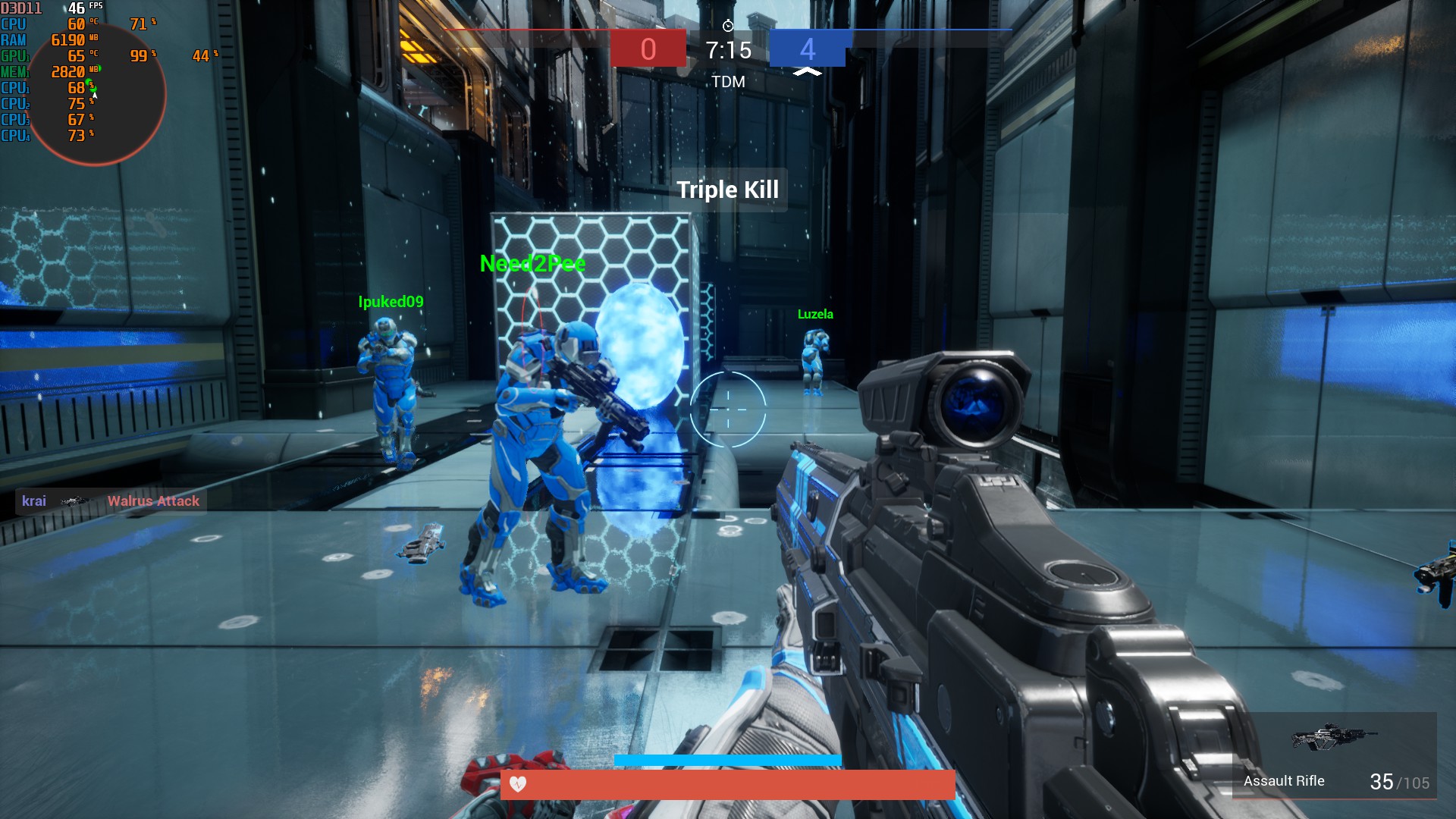The image size is (1456, 819).
Task: Click the Need2Pee player nameplate
Action: [x=532, y=265]
